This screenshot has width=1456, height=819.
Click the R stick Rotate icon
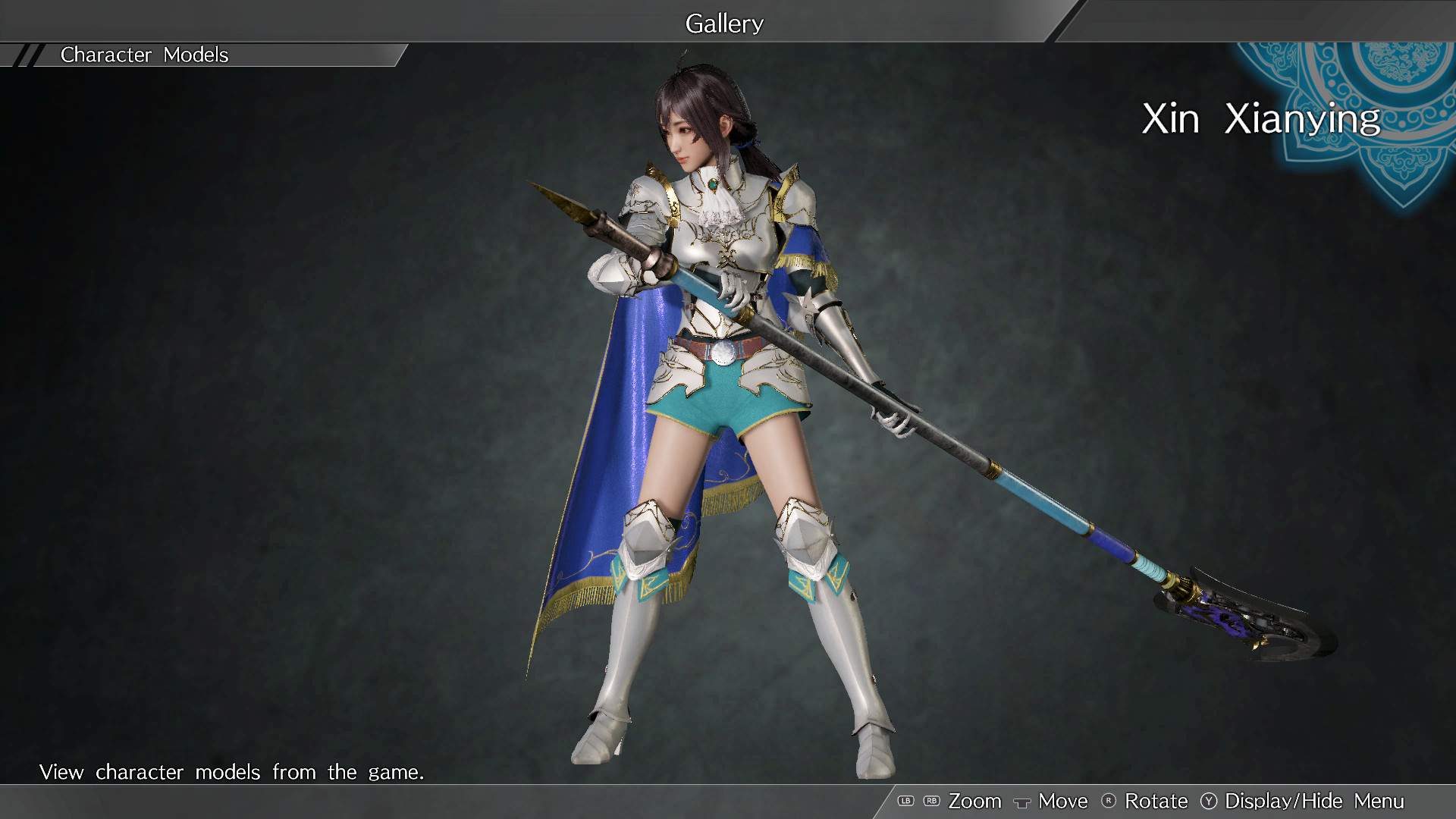(x=1108, y=801)
